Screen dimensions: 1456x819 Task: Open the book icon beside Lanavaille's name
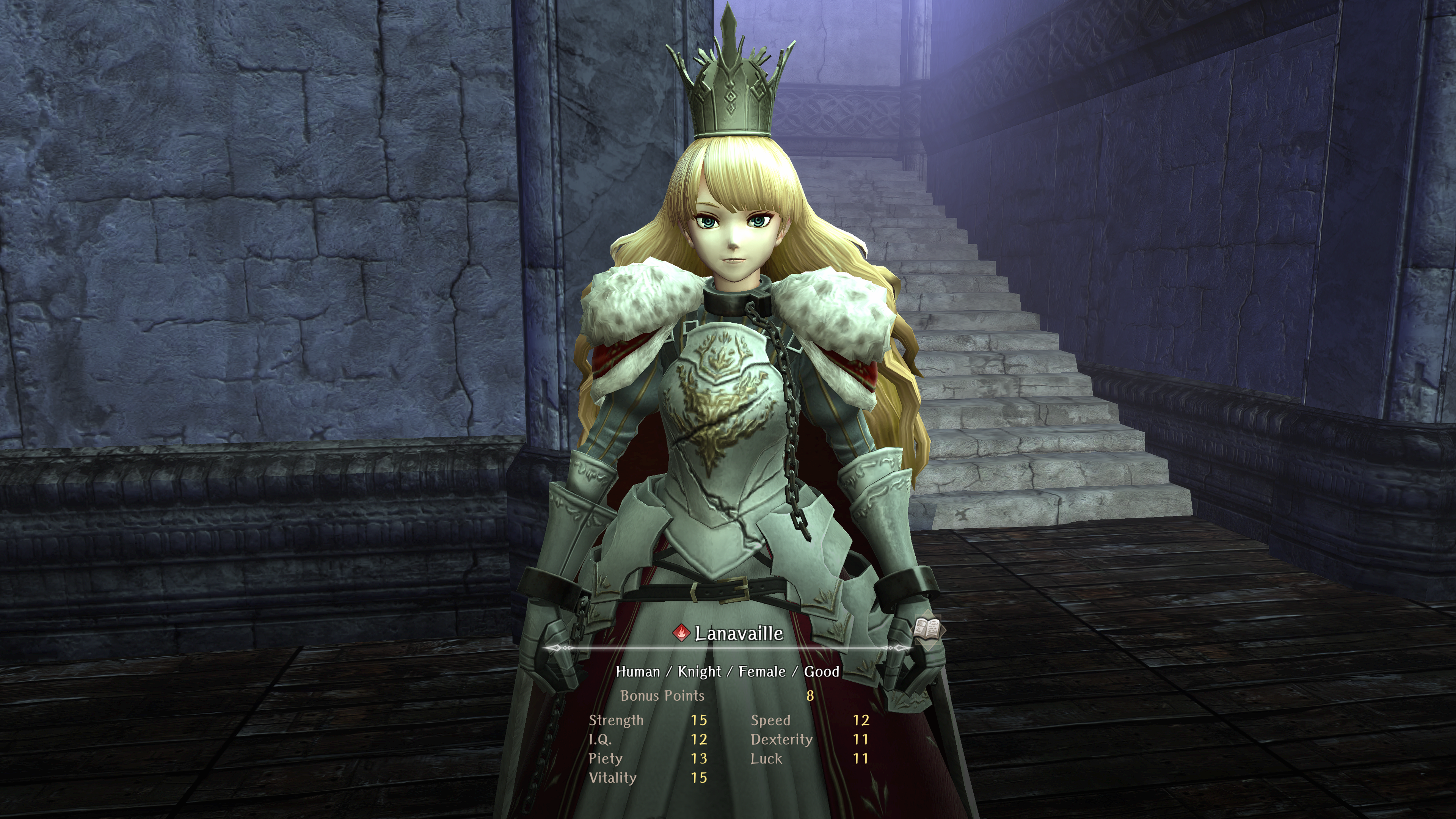pyautogui.click(x=927, y=629)
